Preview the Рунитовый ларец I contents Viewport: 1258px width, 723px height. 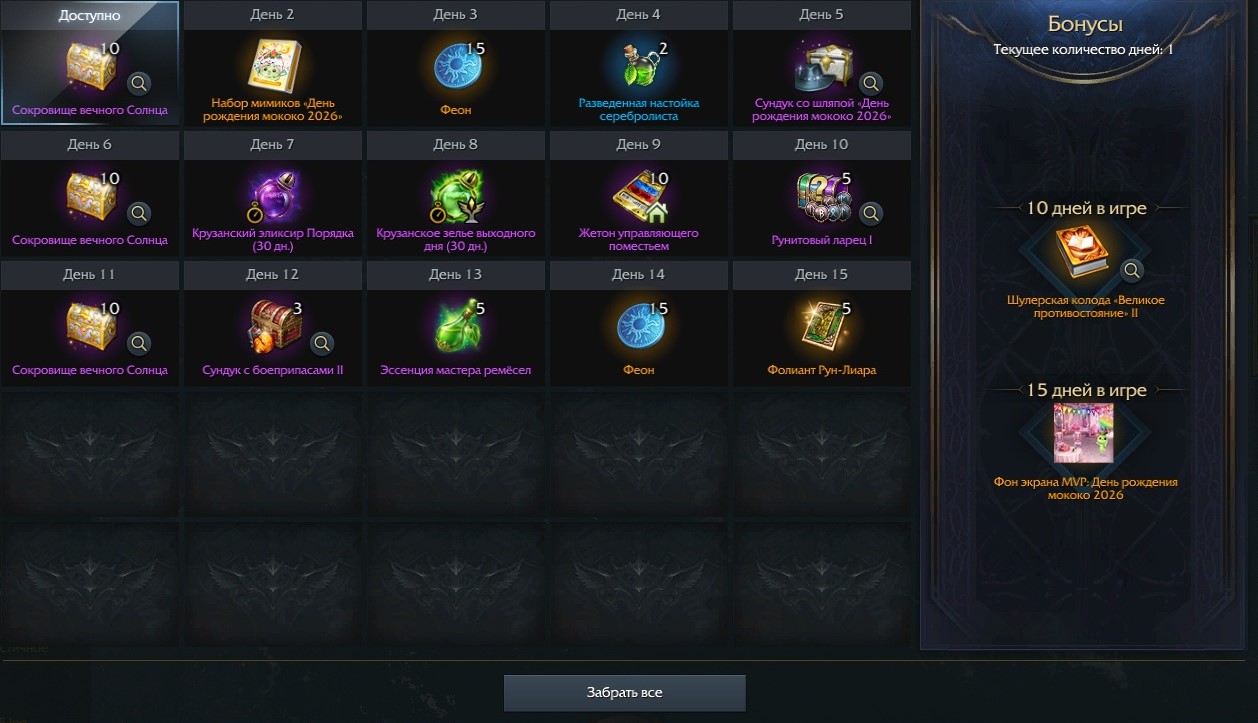pos(871,213)
